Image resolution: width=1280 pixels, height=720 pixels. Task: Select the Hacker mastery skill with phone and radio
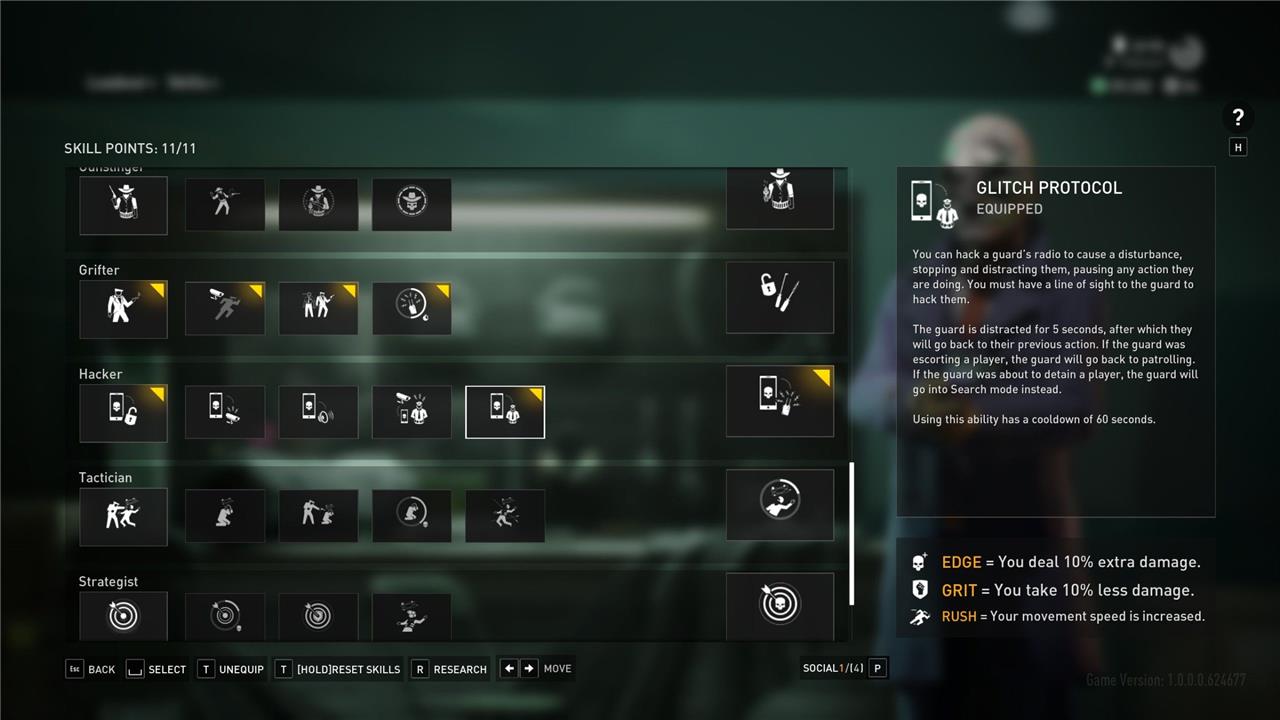point(779,401)
